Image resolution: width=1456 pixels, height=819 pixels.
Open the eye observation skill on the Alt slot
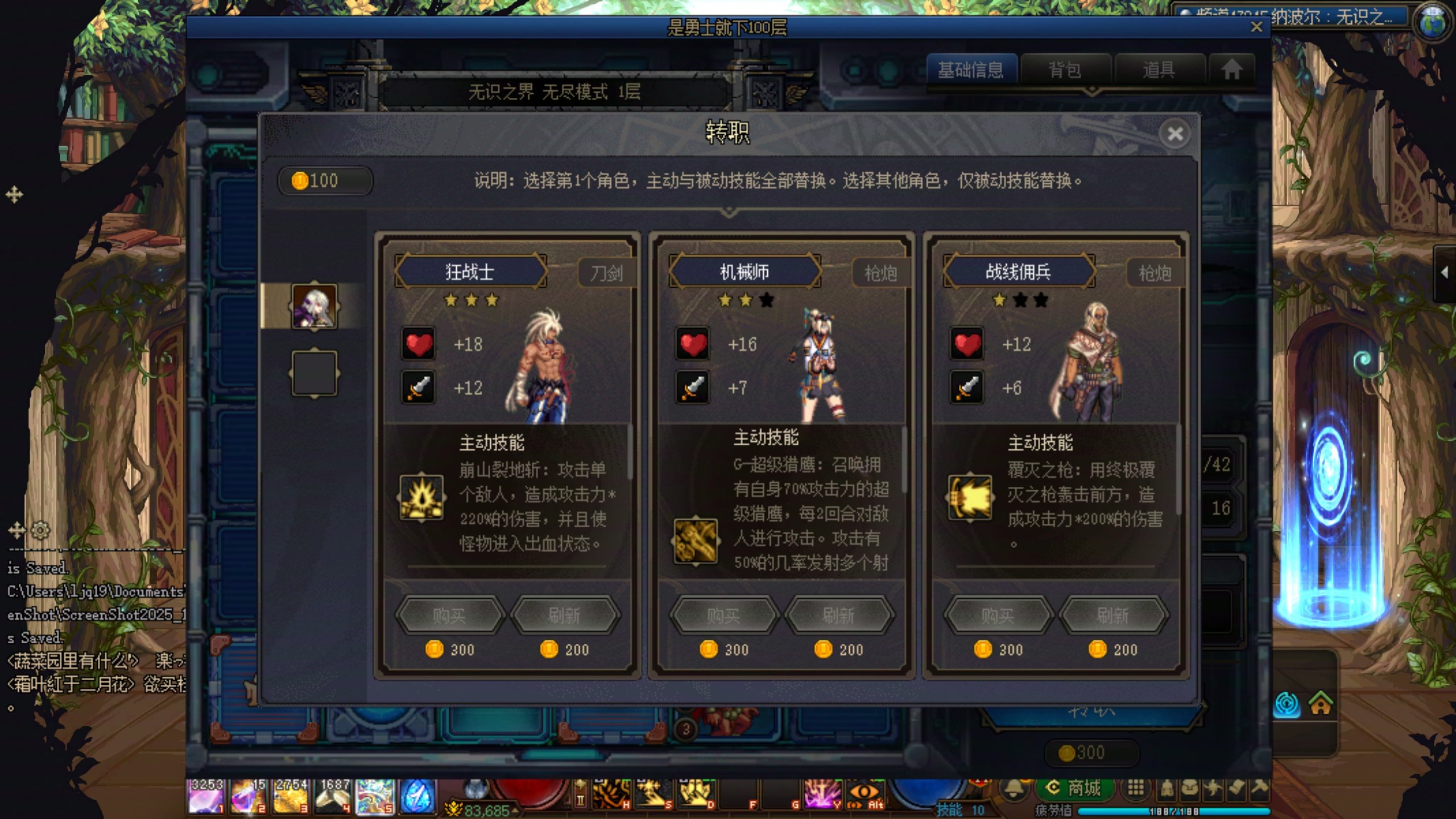[864, 791]
